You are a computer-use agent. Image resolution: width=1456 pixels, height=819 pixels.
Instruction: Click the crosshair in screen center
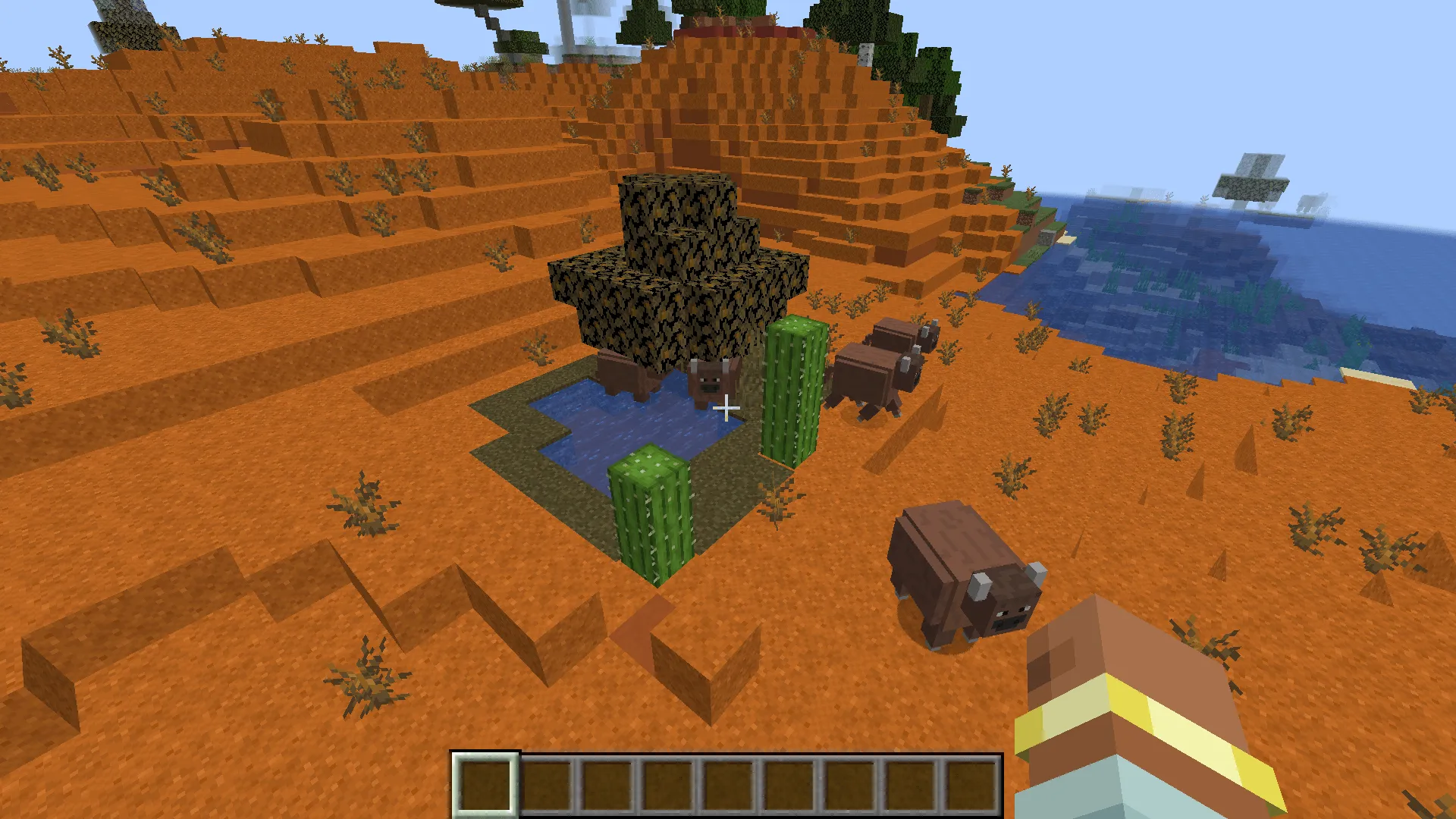point(726,409)
